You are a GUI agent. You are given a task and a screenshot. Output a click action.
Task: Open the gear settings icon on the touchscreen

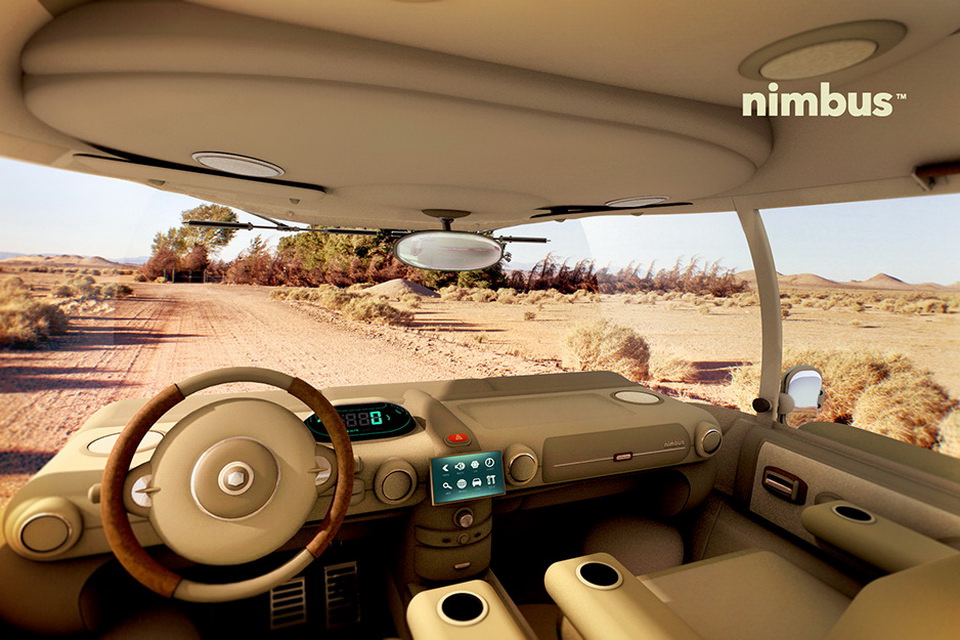pos(475,464)
